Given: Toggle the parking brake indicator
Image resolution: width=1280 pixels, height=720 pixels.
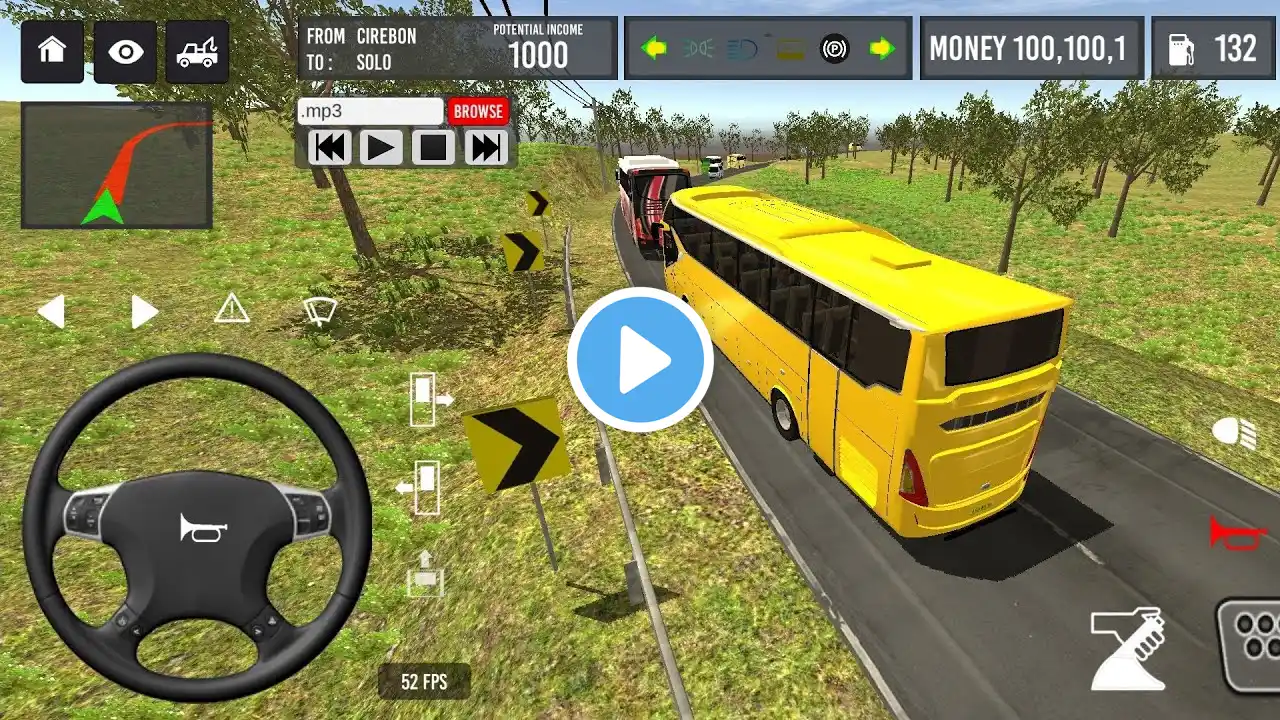Looking at the screenshot, I should [x=834, y=48].
